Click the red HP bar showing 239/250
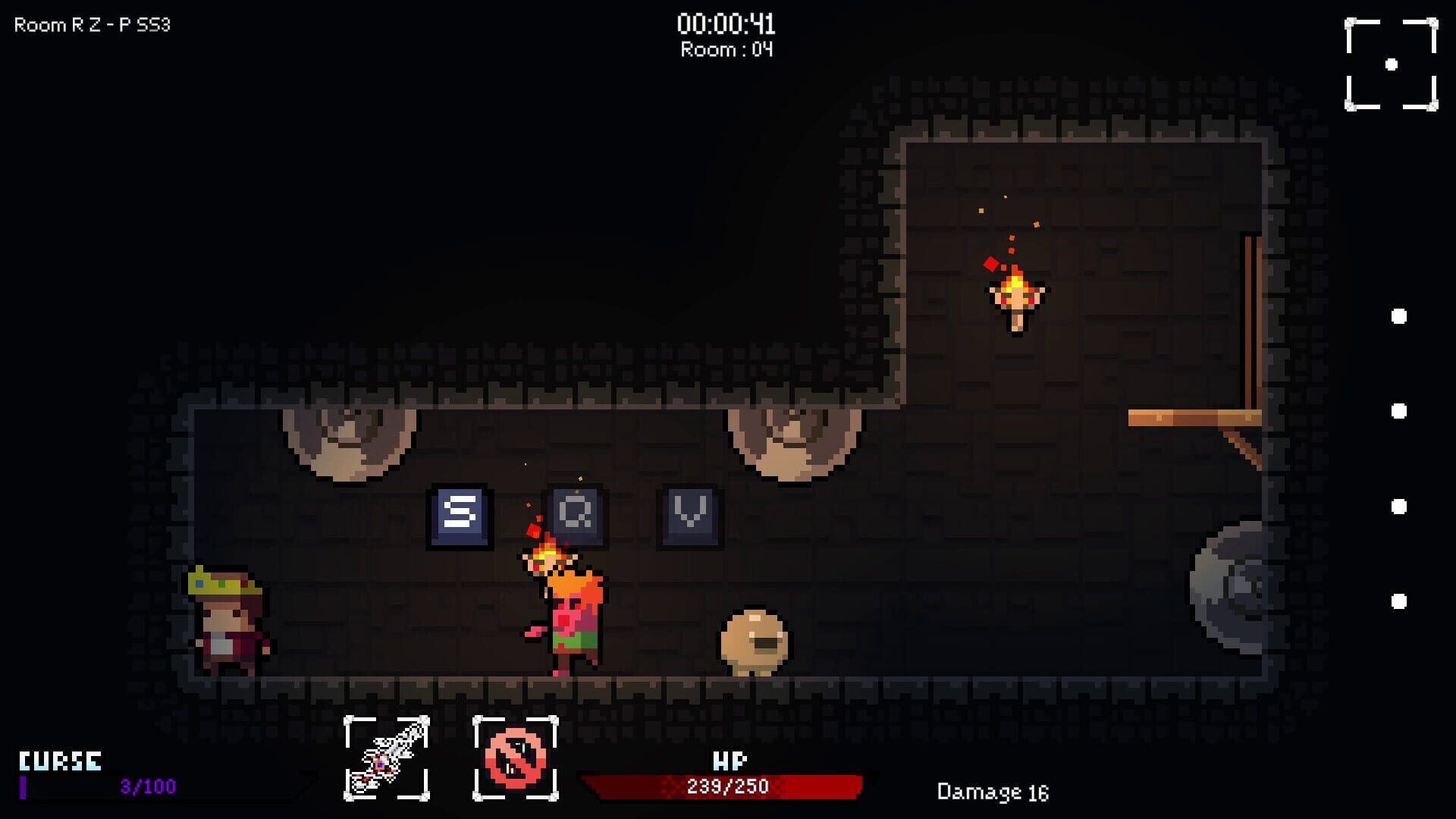The height and width of the screenshot is (819, 1456). click(x=722, y=786)
